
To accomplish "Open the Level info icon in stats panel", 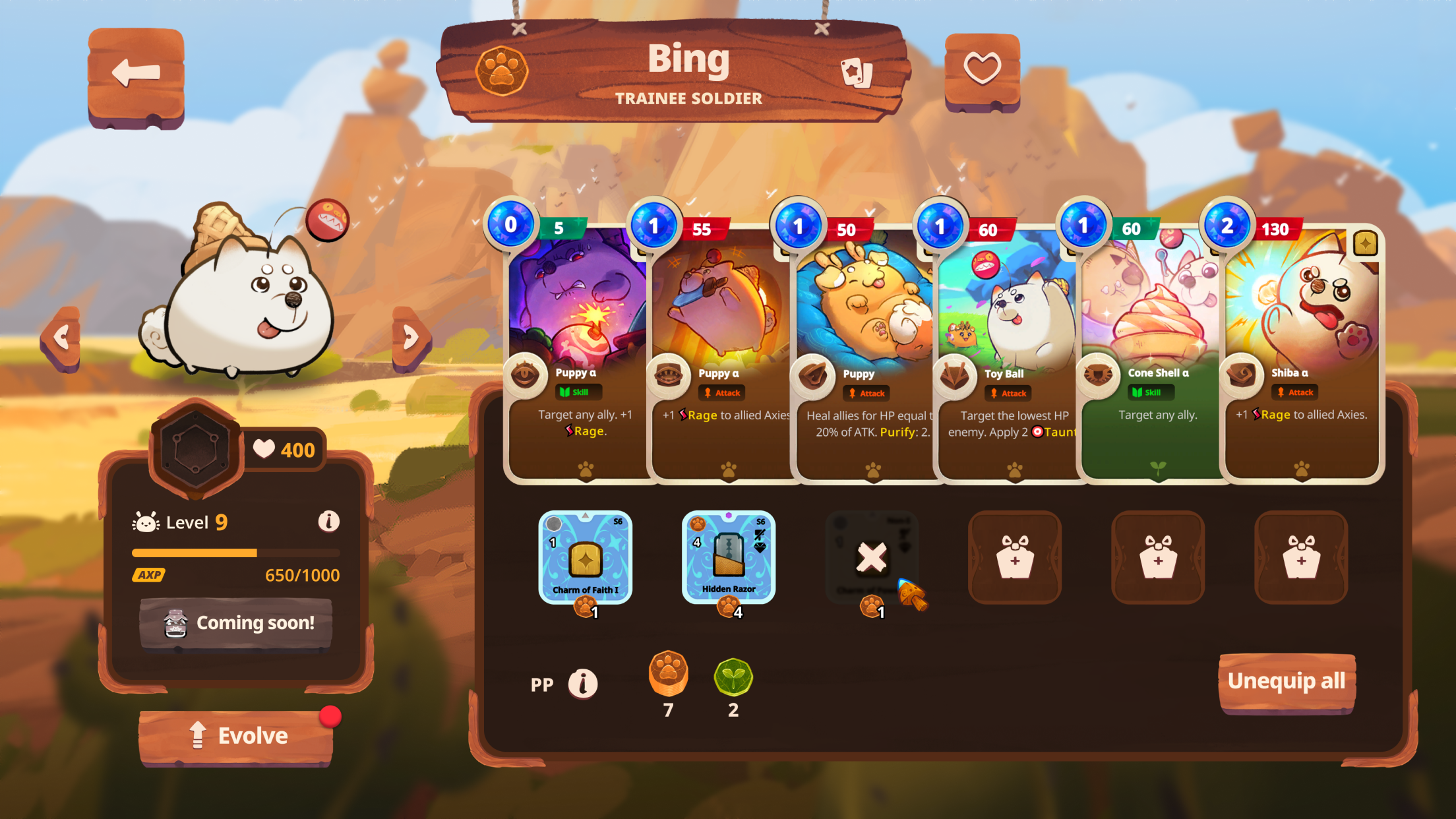I will coord(328,522).
